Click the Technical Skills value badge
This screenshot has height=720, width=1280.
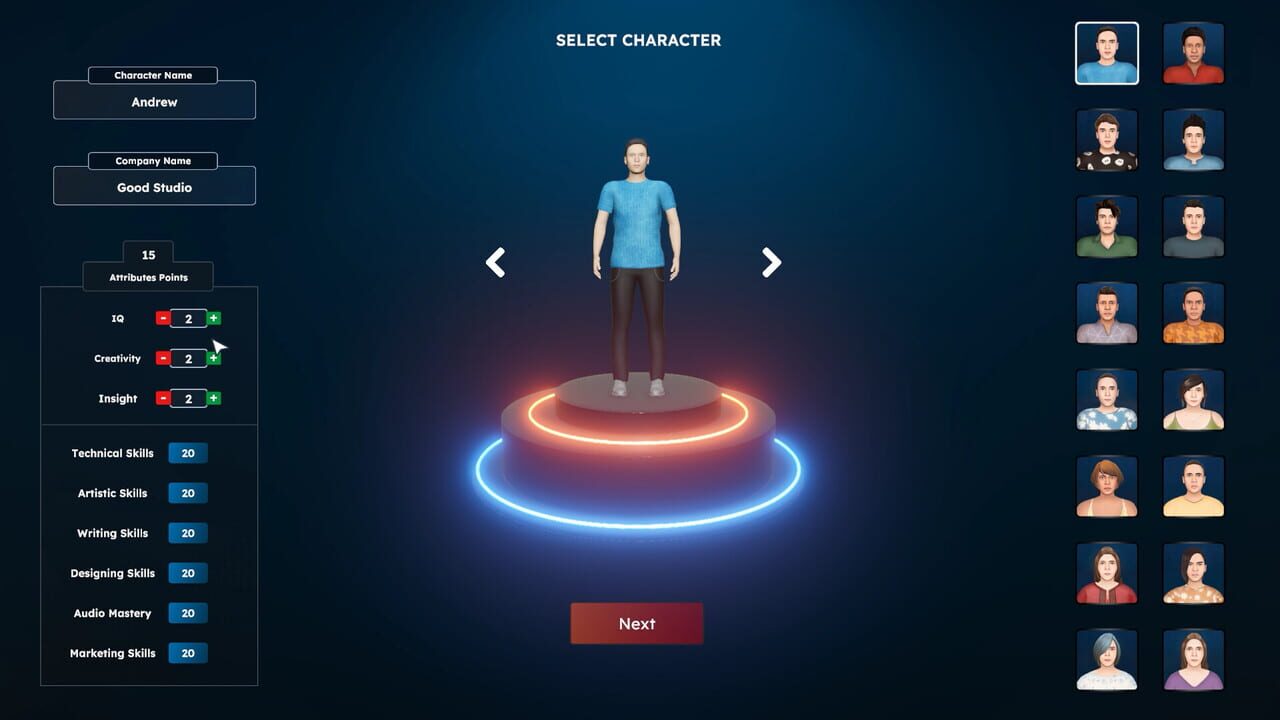pos(188,453)
